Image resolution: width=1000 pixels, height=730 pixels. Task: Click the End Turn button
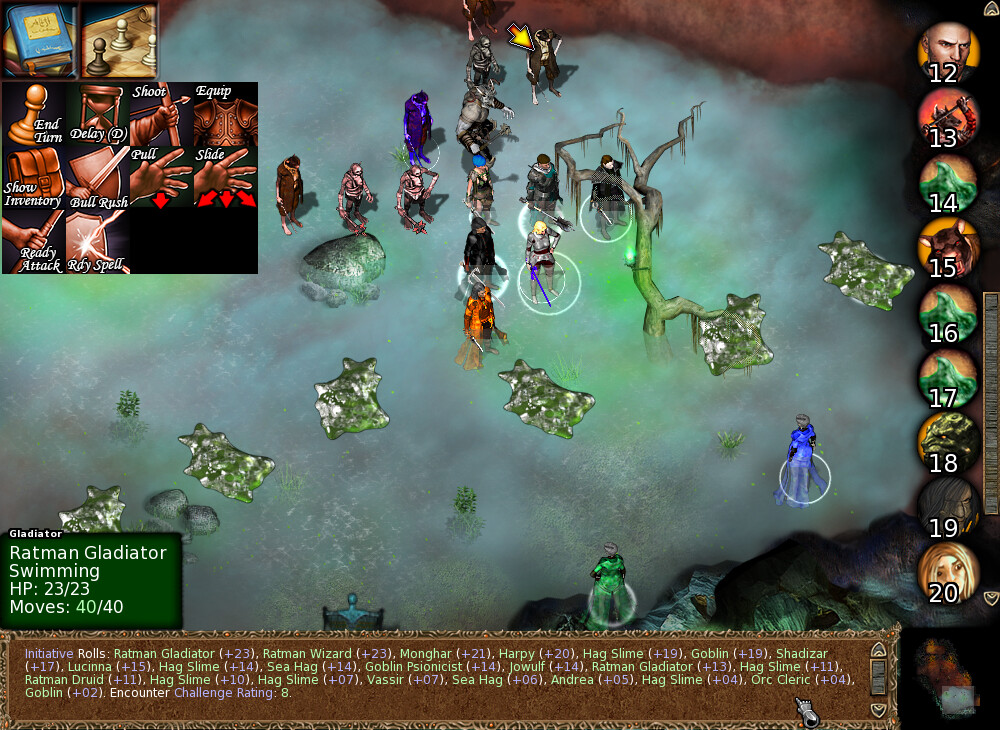tap(33, 114)
